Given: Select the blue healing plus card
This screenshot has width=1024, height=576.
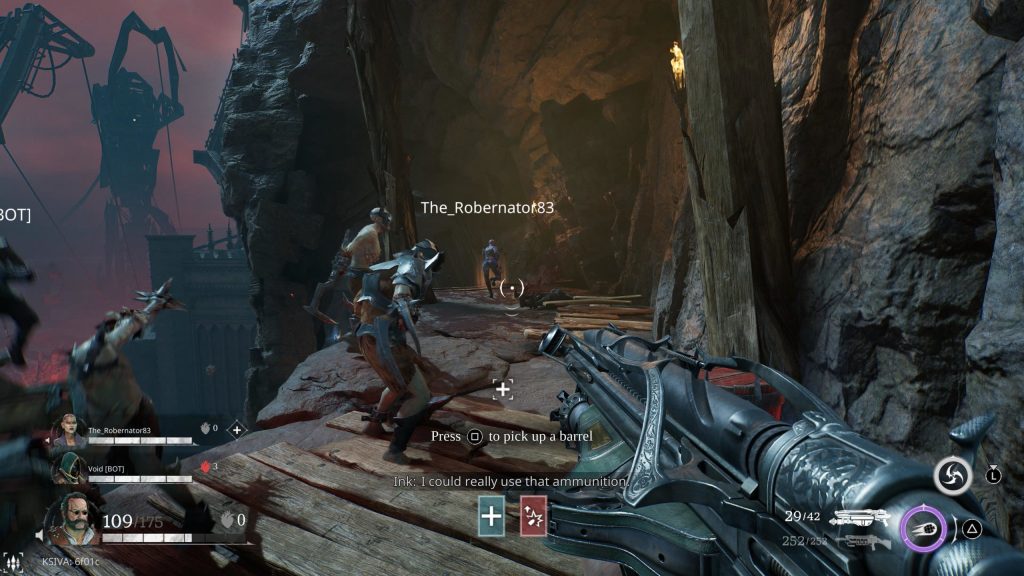Looking at the screenshot, I should (491, 518).
